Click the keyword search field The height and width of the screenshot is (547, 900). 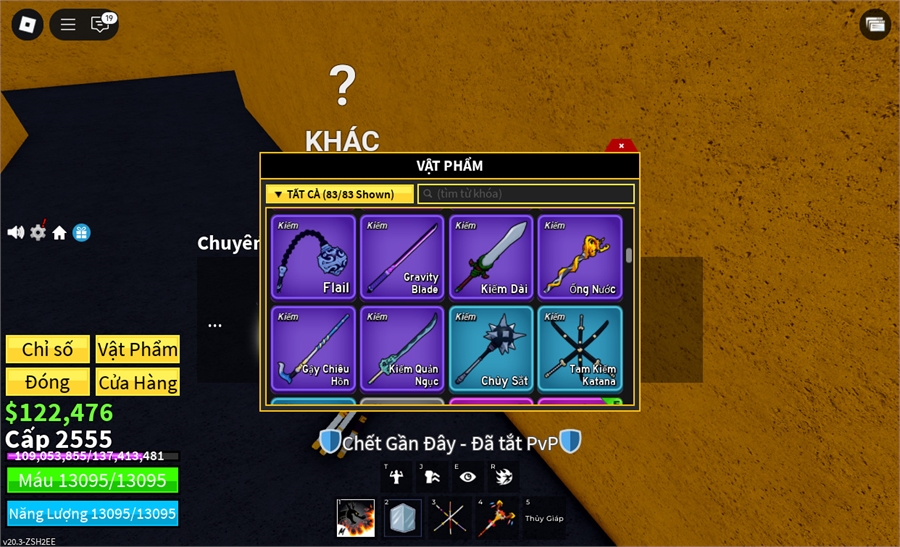pyautogui.click(x=526, y=194)
